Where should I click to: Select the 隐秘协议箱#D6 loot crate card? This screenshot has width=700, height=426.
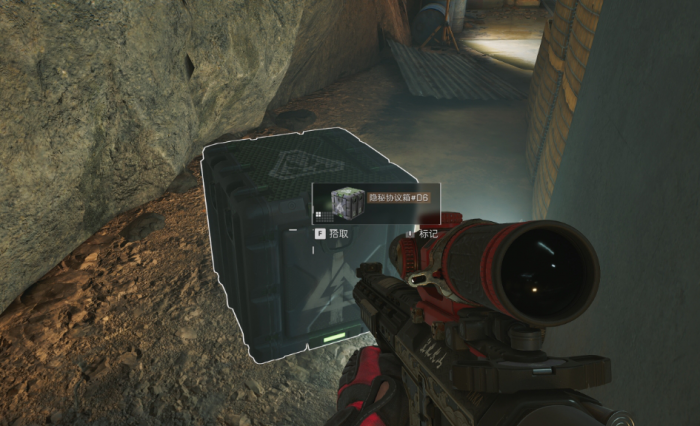(x=376, y=202)
